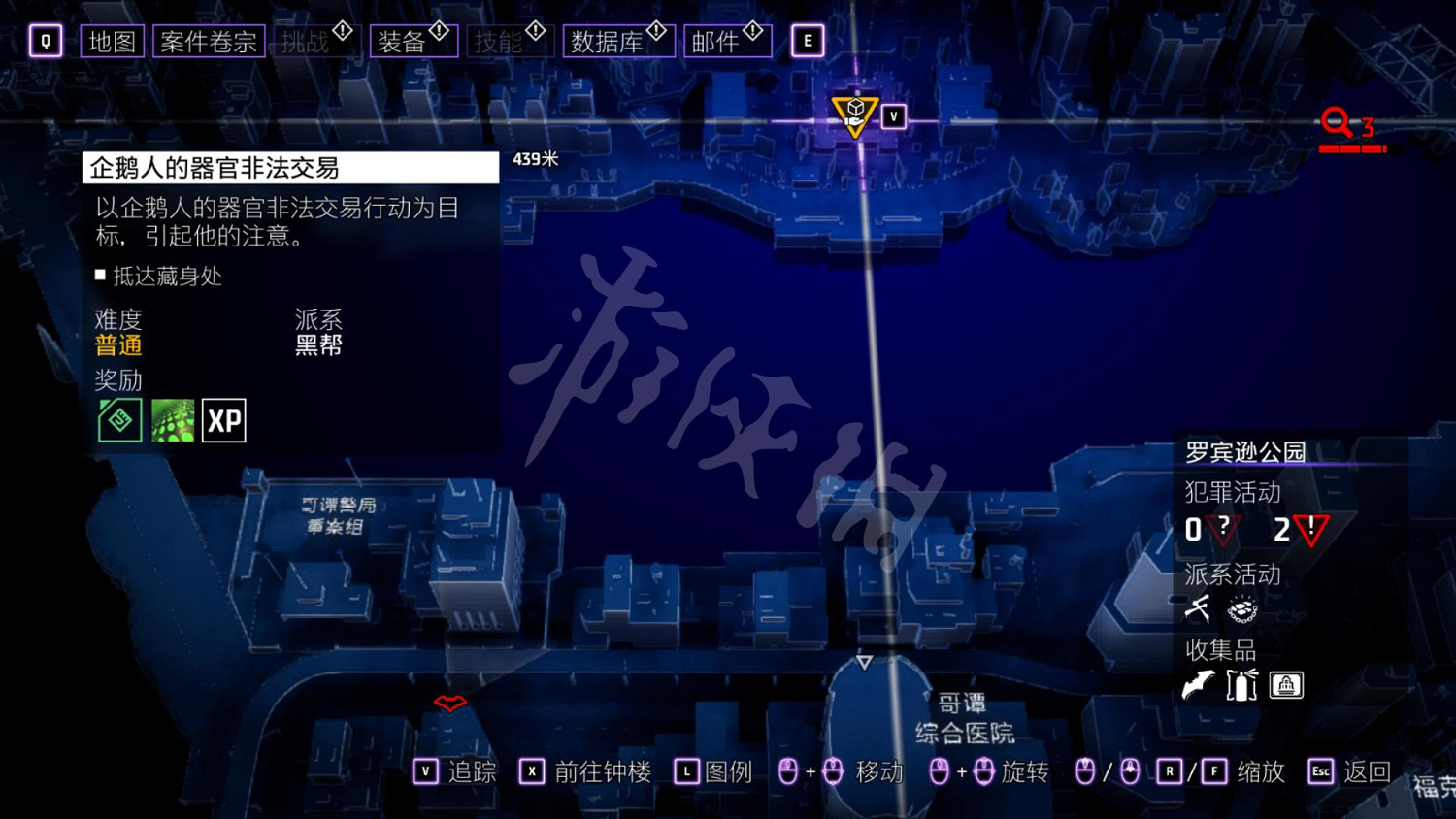Switch to the 案件卷宗 tab
The height and width of the screenshot is (819, 1456).
point(207,40)
